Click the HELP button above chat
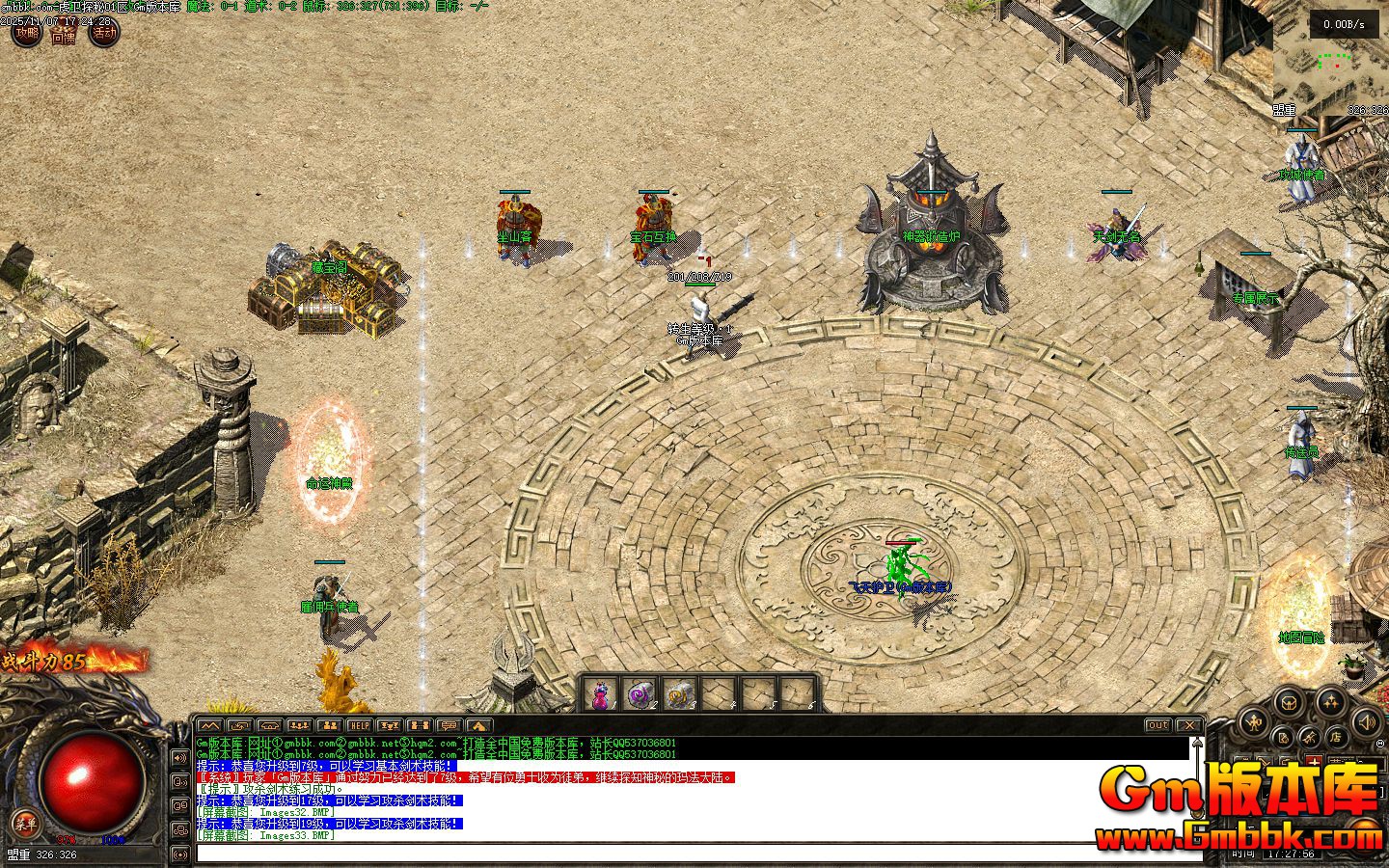1389x868 pixels. [359, 725]
